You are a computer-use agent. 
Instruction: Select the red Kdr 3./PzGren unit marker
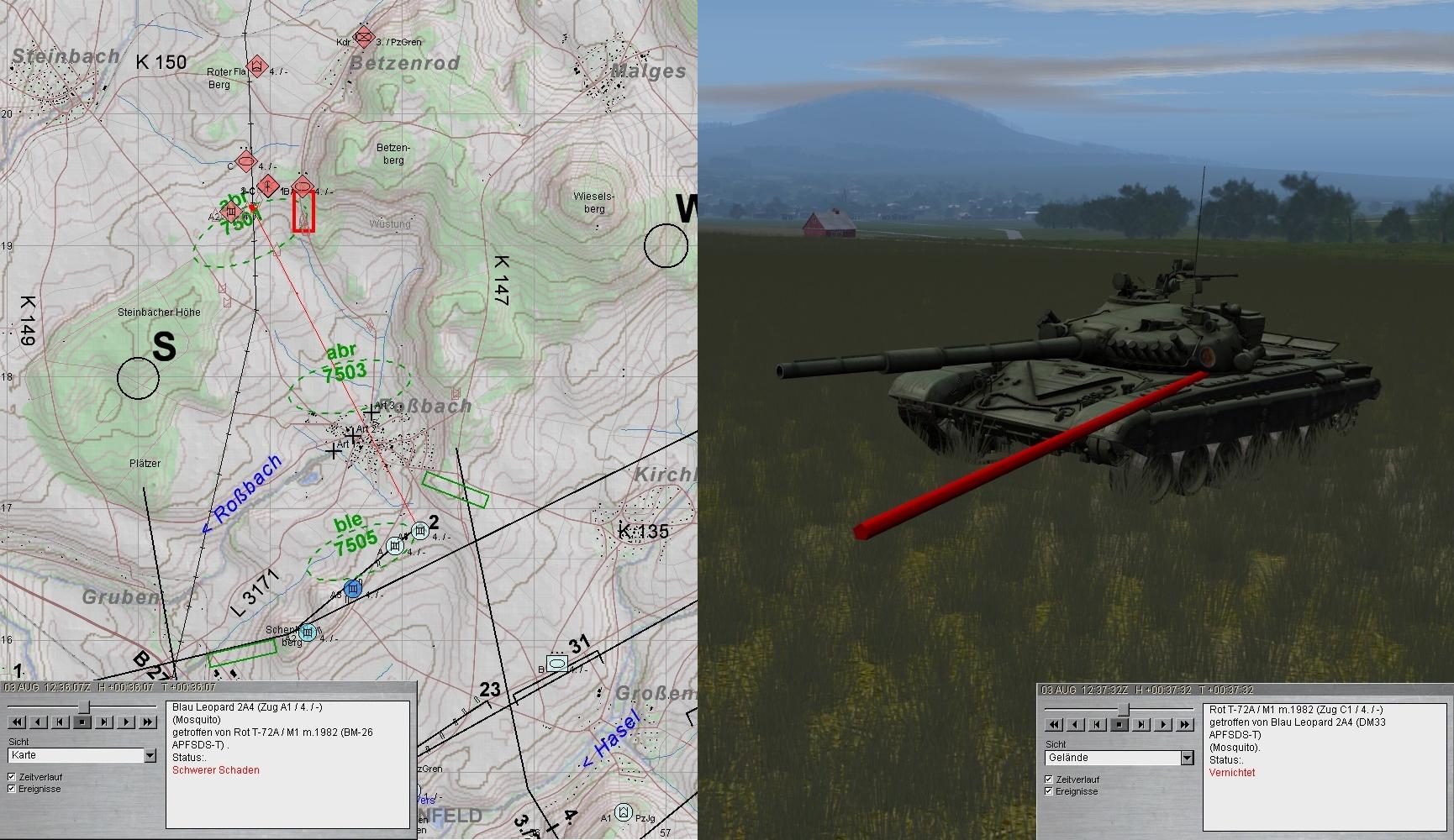click(x=363, y=37)
